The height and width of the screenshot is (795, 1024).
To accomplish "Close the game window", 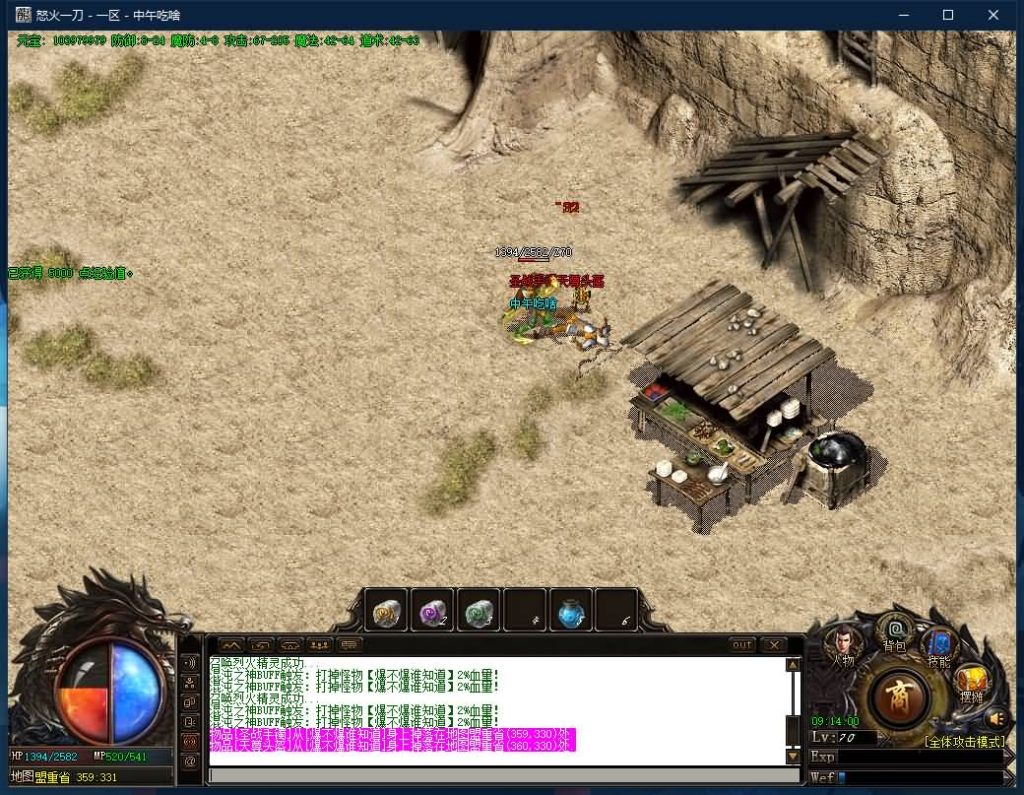I will [993, 15].
